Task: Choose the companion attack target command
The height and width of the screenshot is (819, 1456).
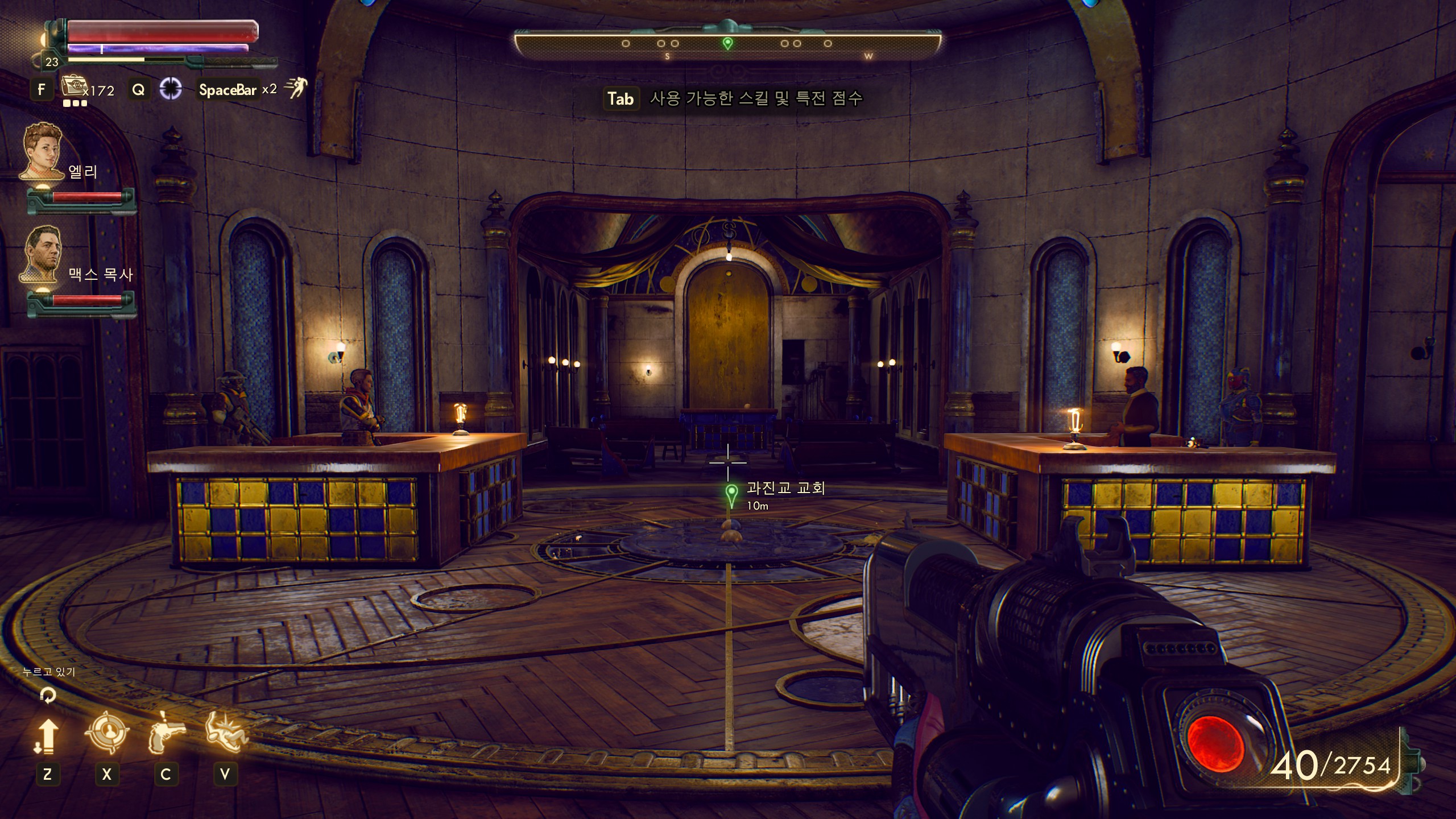Action: (106, 734)
